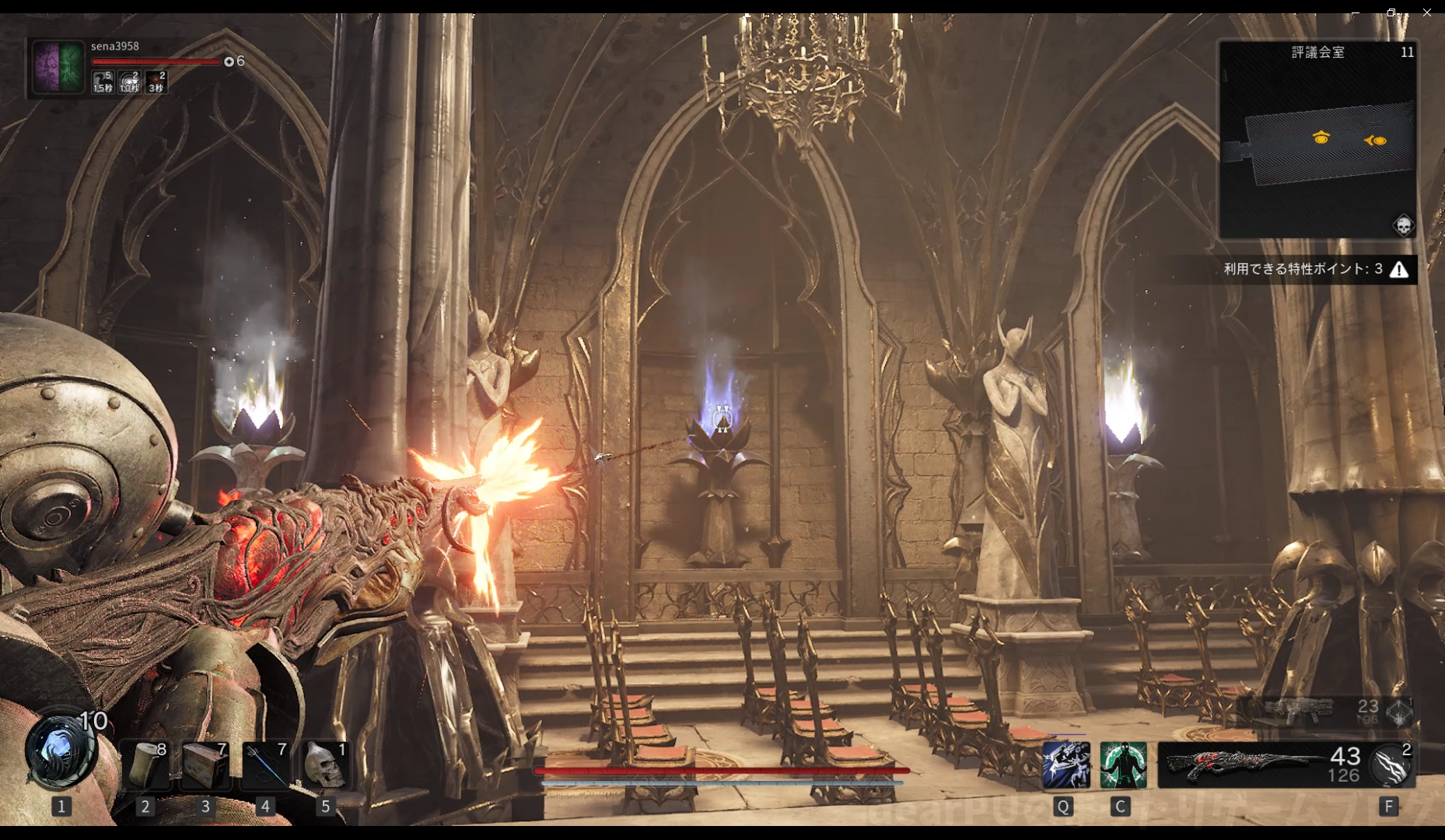The width and height of the screenshot is (1445, 840).
Task: Select the ammo box consumable slot
Action: coord(205,765)
